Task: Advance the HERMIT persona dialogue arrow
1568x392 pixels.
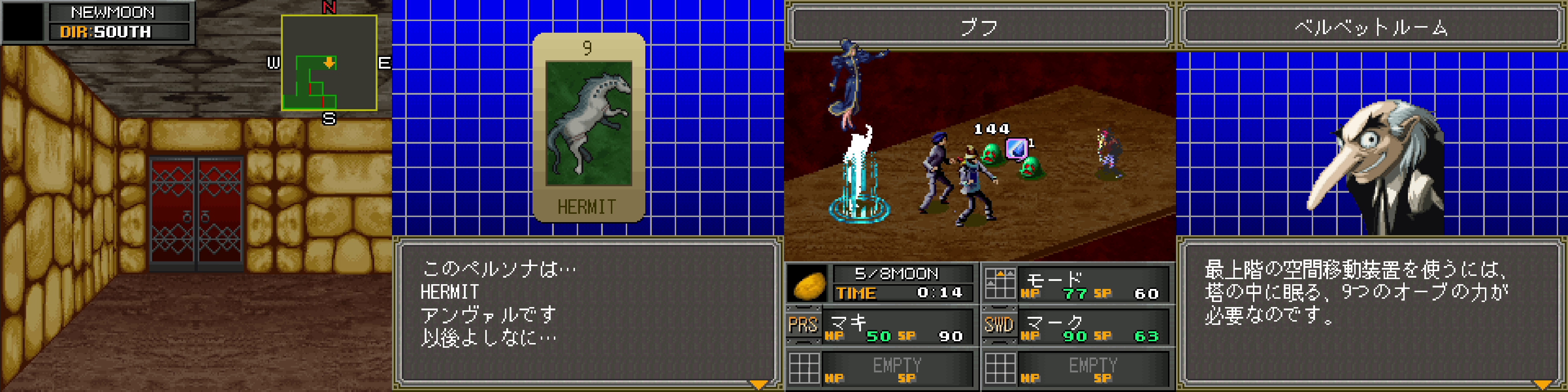Action: (759, 384)
